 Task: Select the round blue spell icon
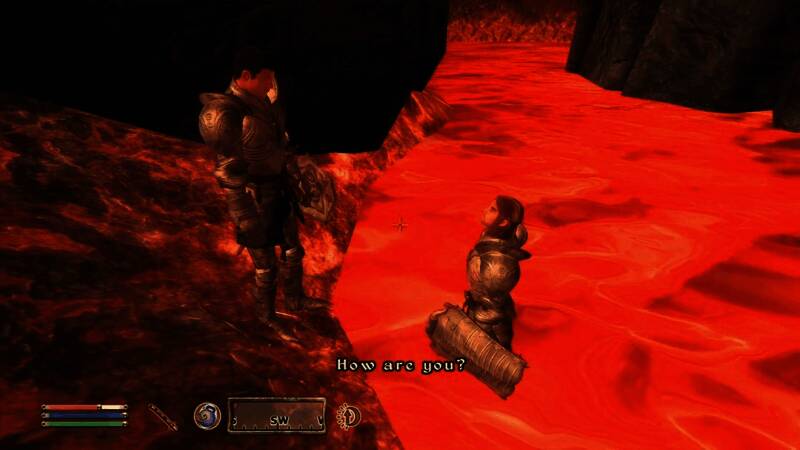tap(207, 415)
